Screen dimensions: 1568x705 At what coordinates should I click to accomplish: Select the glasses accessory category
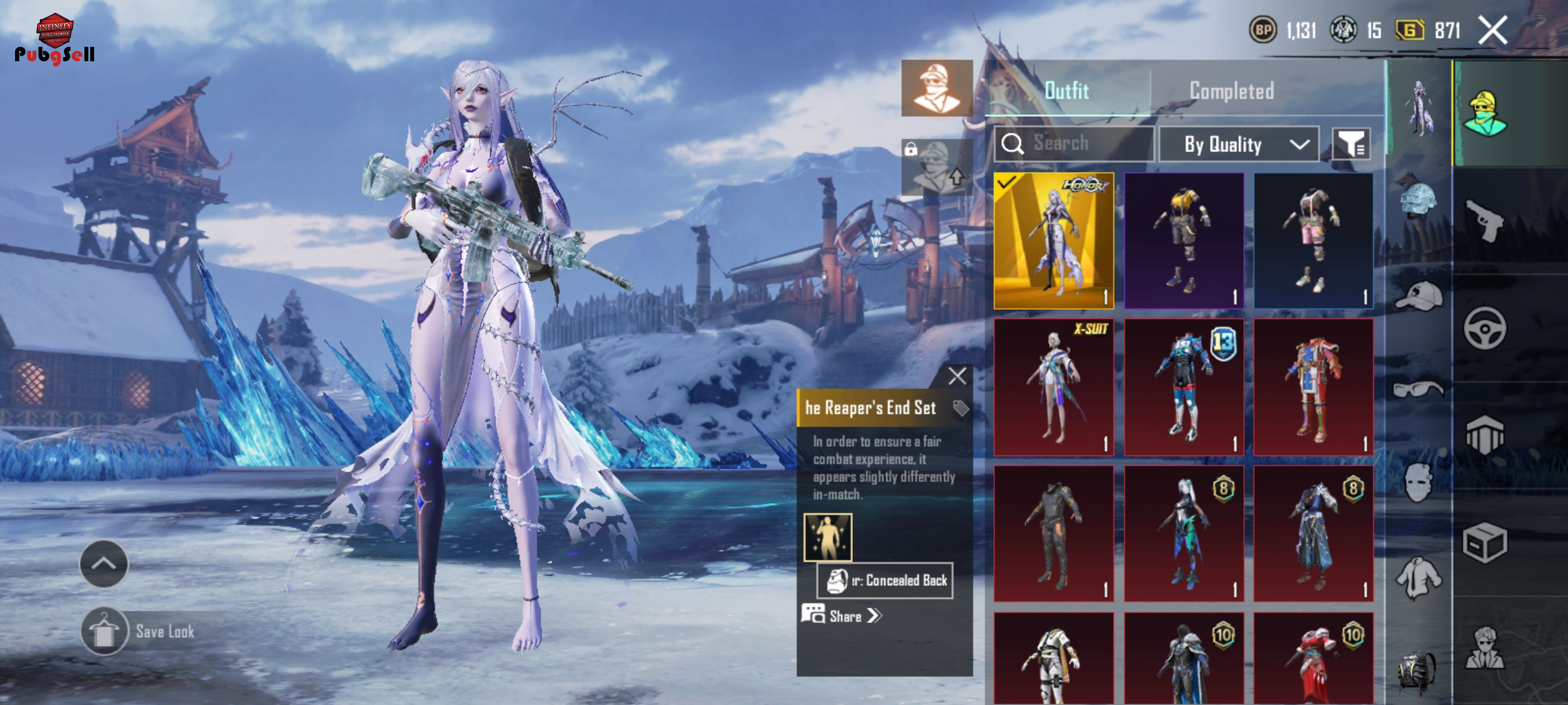coord(1418,389)
